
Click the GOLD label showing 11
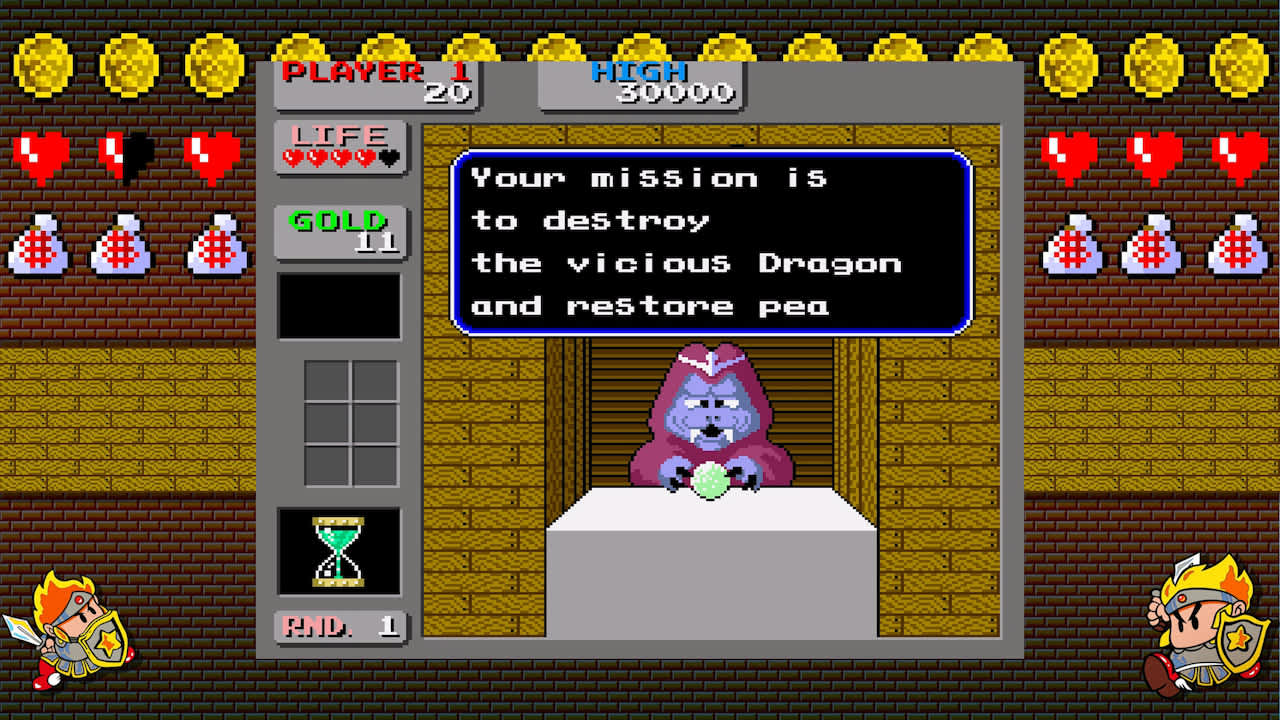[340, 228]
